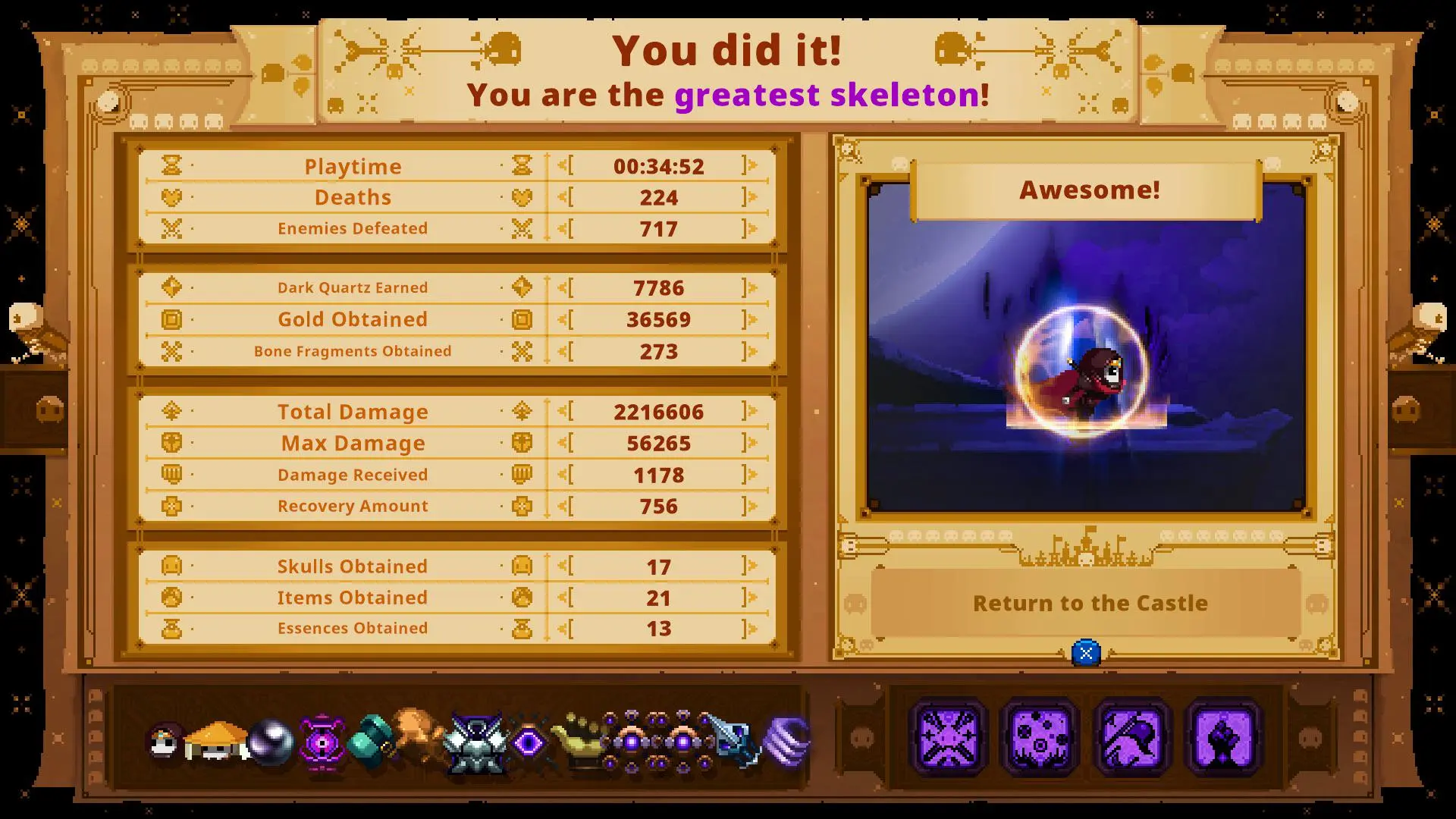
Task: Click the blue X confirmation button
Action: [x=1087, y=651]
